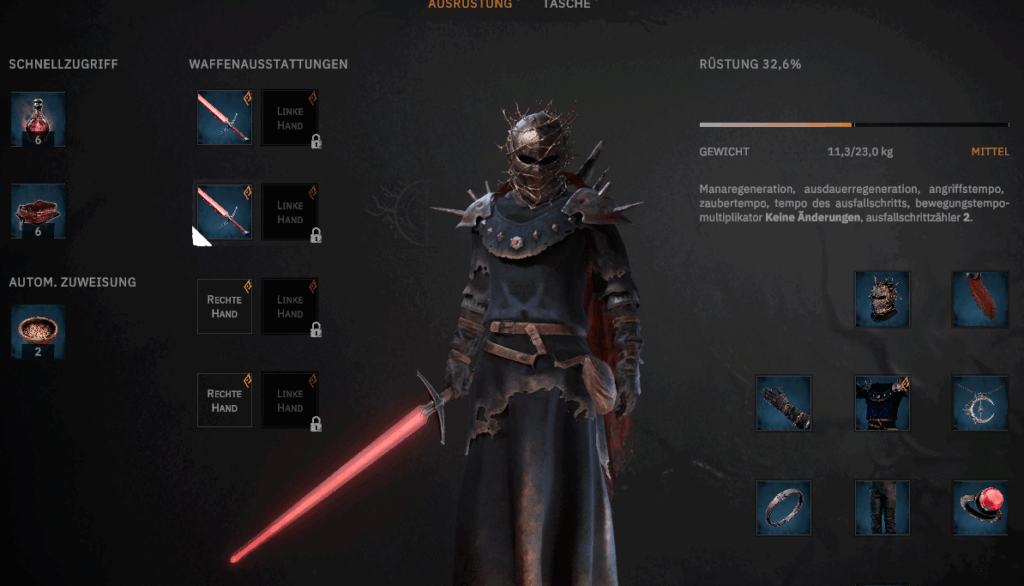The width and height of the screenshot is (1024, 586).
Task: Select the red gemstone ring slot
Action: pos(978,508)
